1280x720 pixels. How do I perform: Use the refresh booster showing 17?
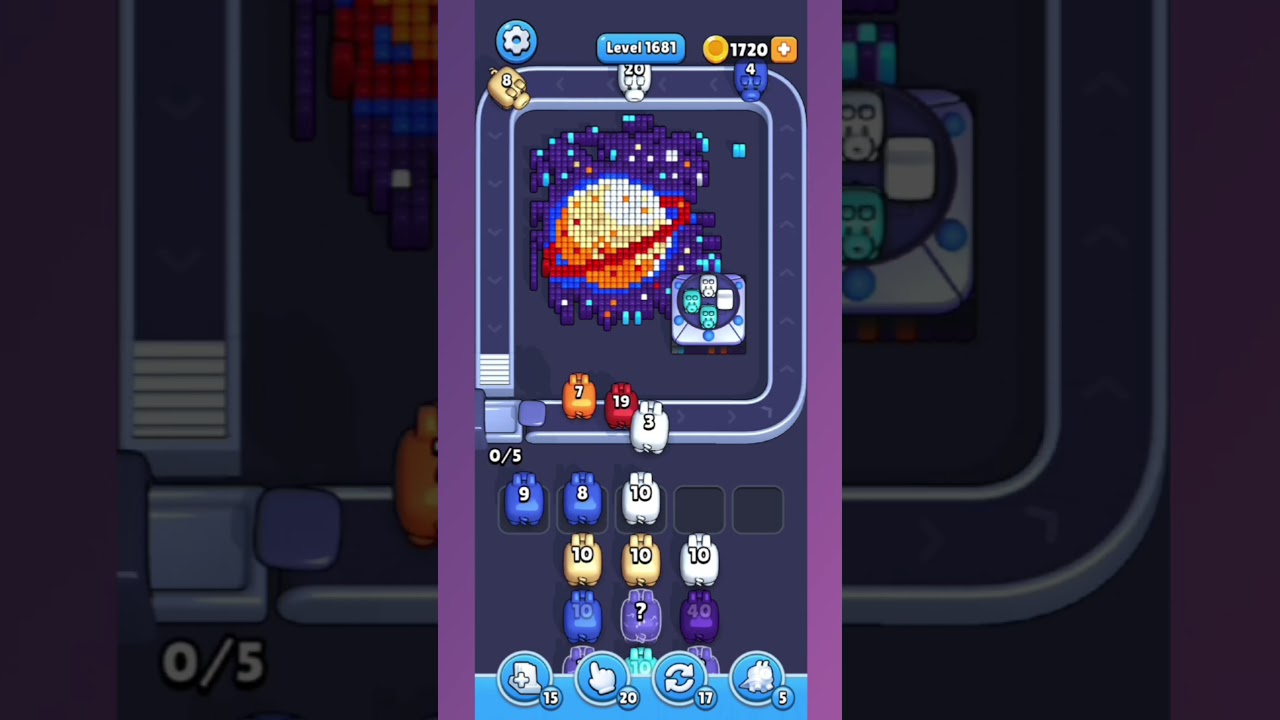[x=680, y=678]
